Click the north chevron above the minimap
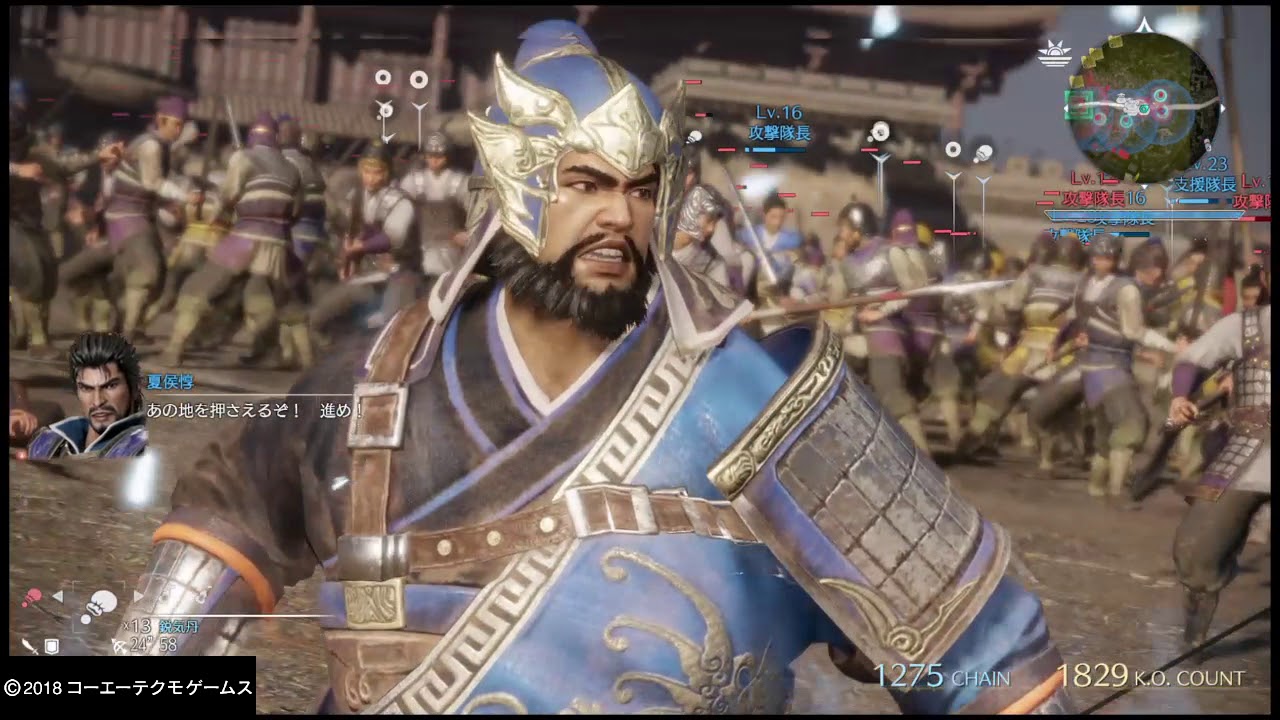Image resolution: width=1280 pixels, height=720 pixels. click(x=1143, y=23)
